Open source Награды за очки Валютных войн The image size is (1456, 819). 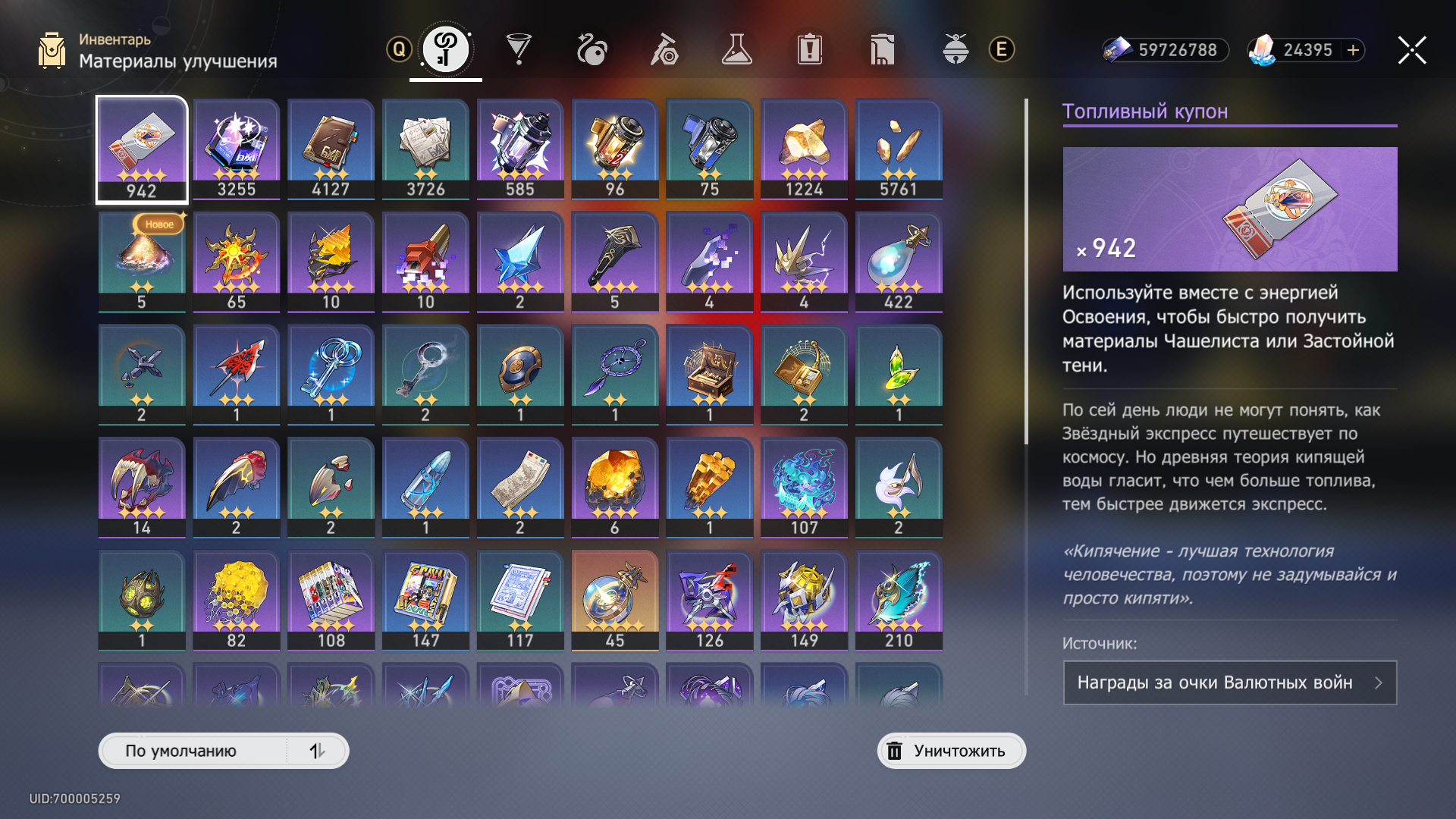[1229, 682]
